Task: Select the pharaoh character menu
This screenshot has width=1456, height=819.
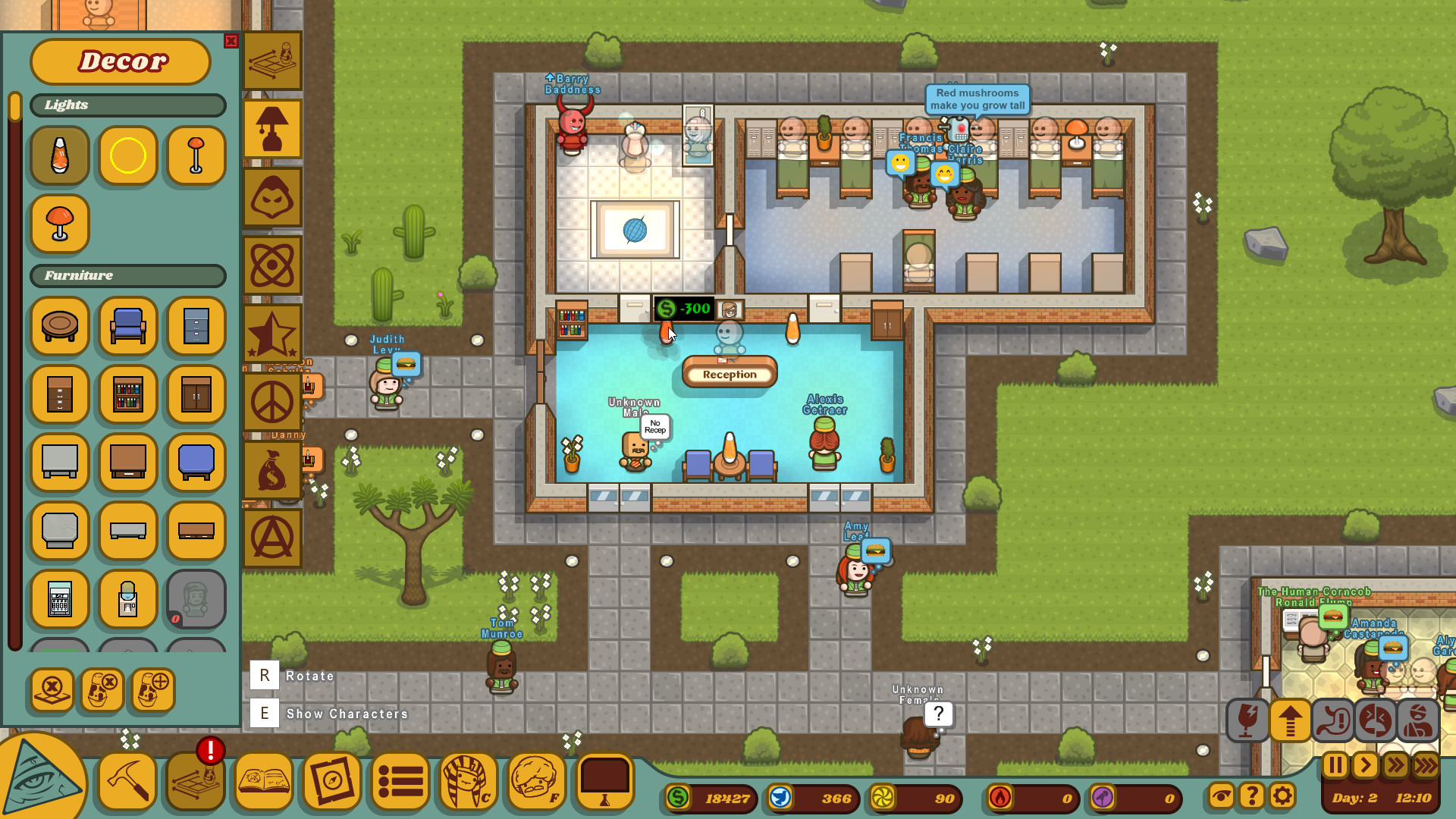Action: (467, 783)
